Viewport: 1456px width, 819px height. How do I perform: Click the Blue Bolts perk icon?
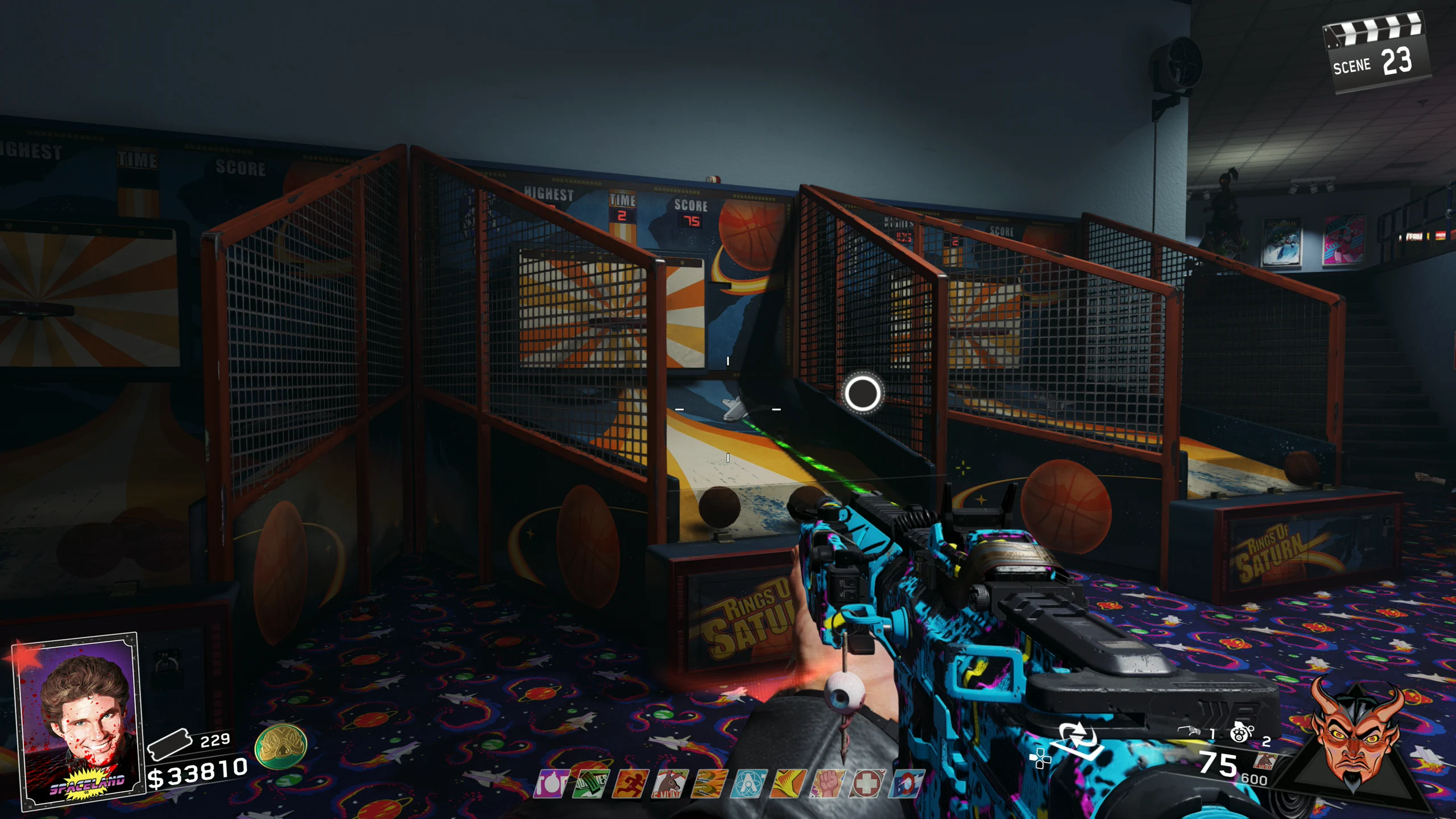pos(905,784)
